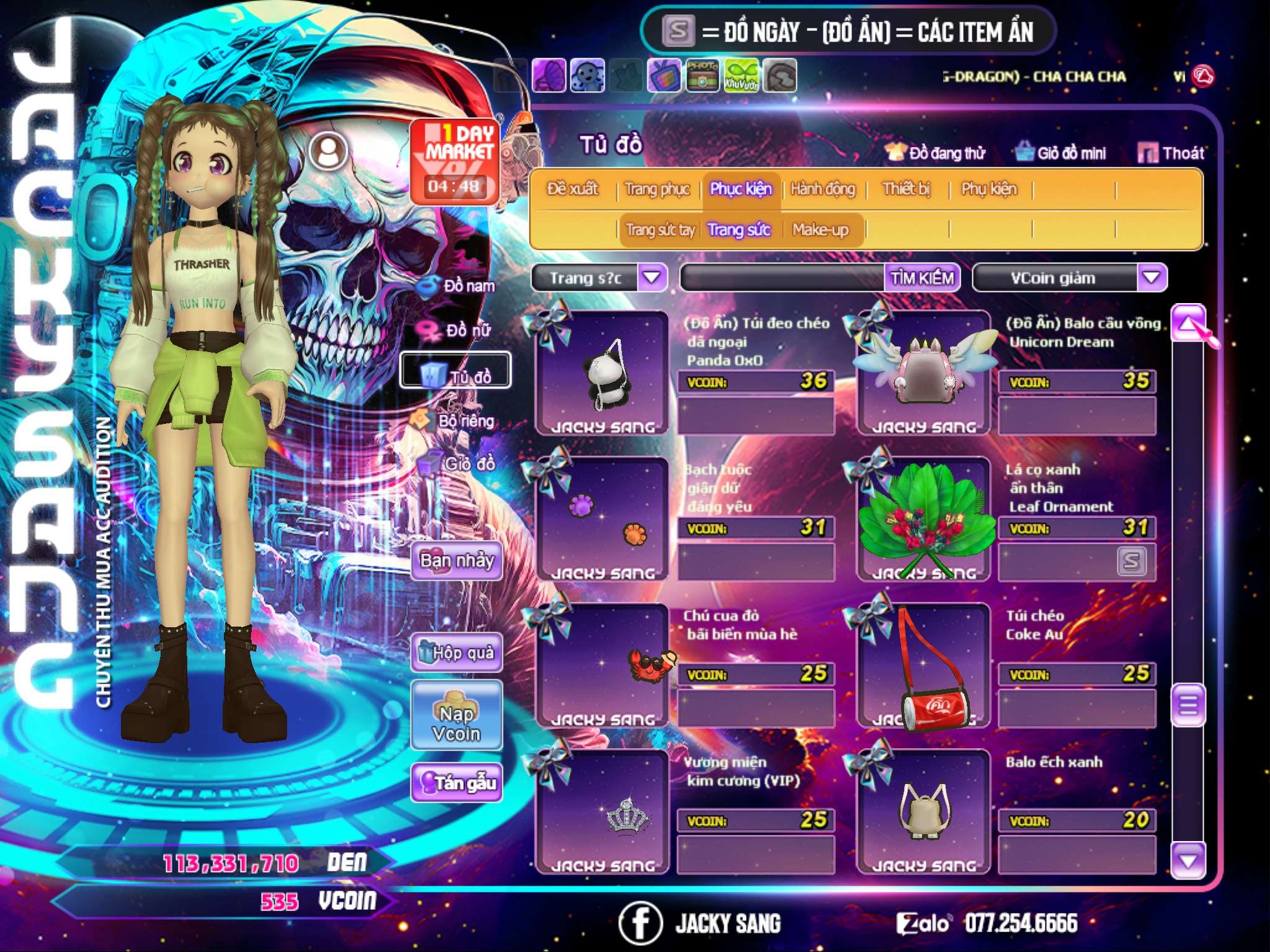This screenshot has width=1270, height=952.
Task: Pick the Coke Au crossbody bag item
Action: click(923, 666)
